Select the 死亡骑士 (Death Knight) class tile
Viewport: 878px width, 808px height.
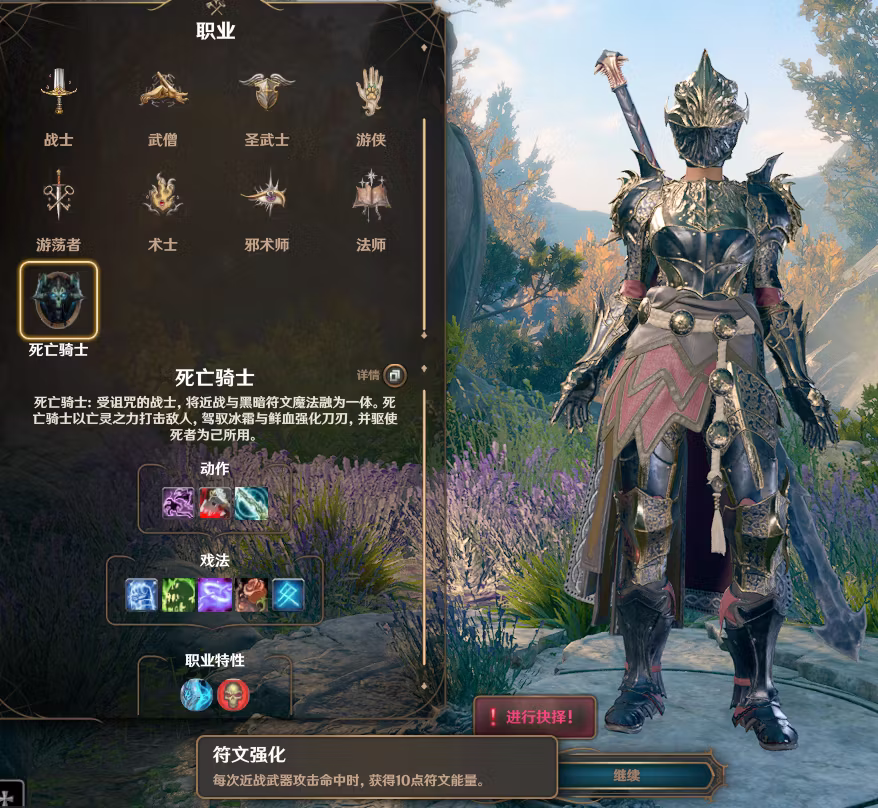tap(59, 300)
